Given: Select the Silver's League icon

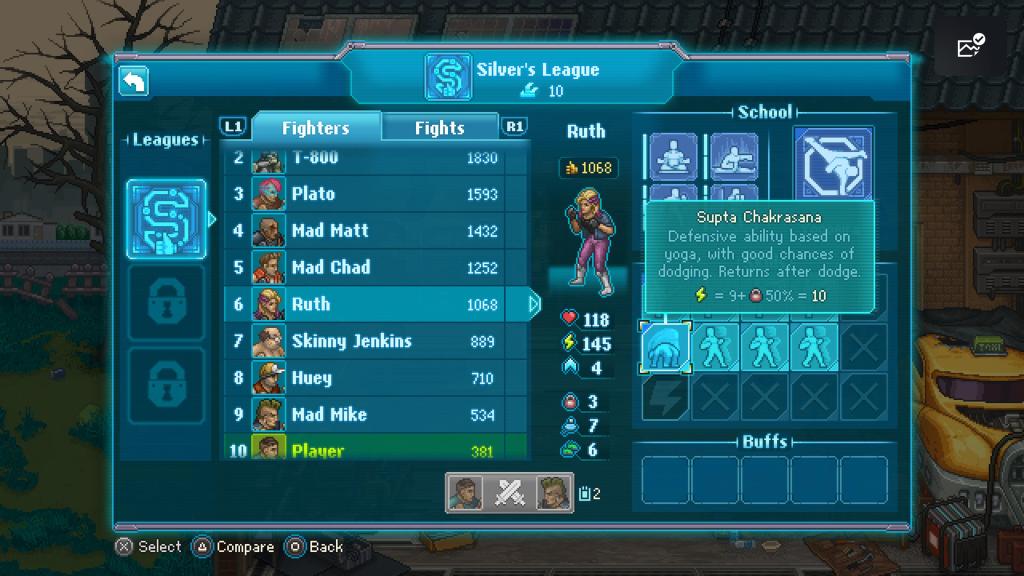Looking at the screenshot, I should point(166,220).
